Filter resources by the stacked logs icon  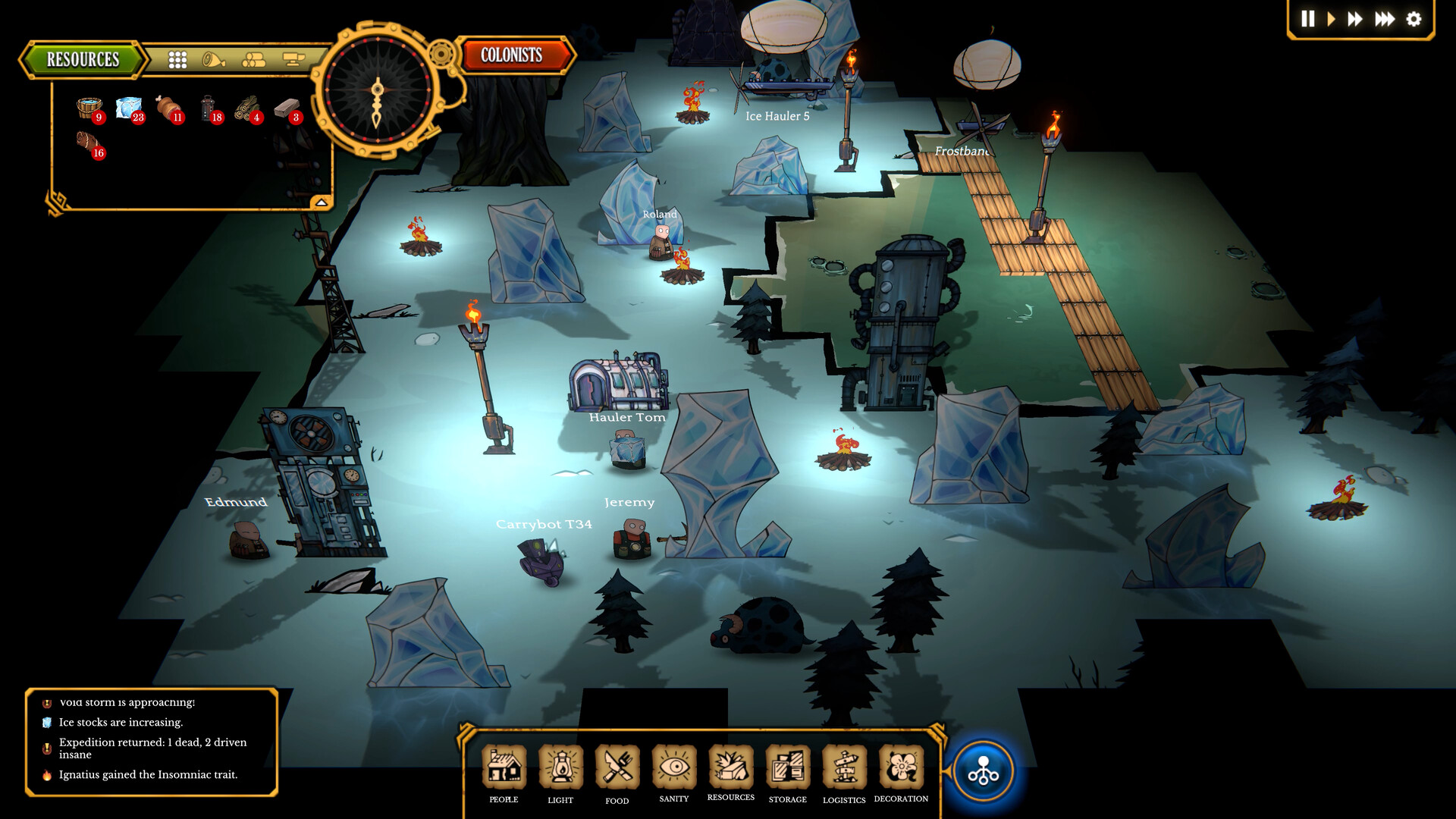(x=253, y=59)
